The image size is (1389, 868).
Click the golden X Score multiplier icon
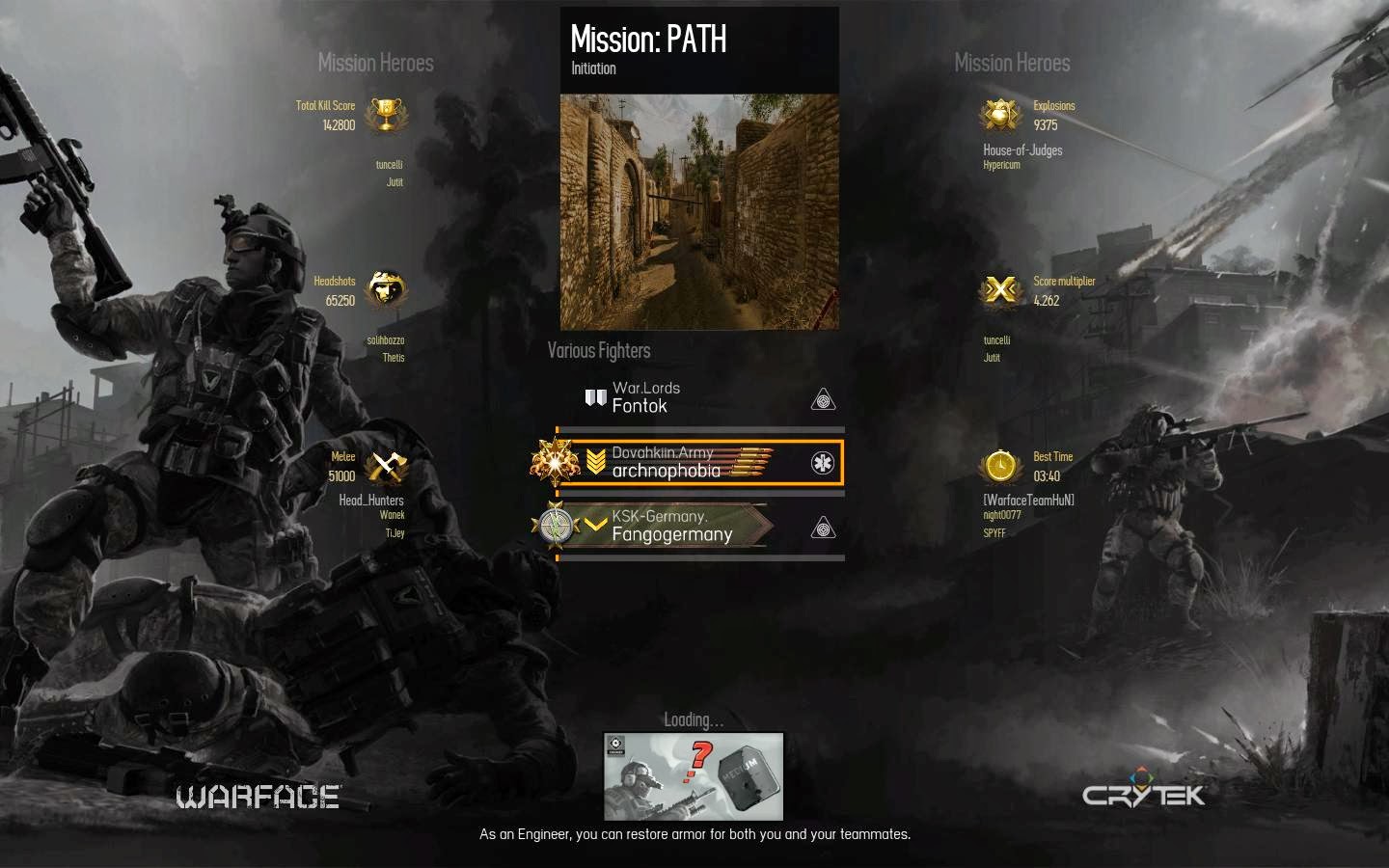[1000, 290]
